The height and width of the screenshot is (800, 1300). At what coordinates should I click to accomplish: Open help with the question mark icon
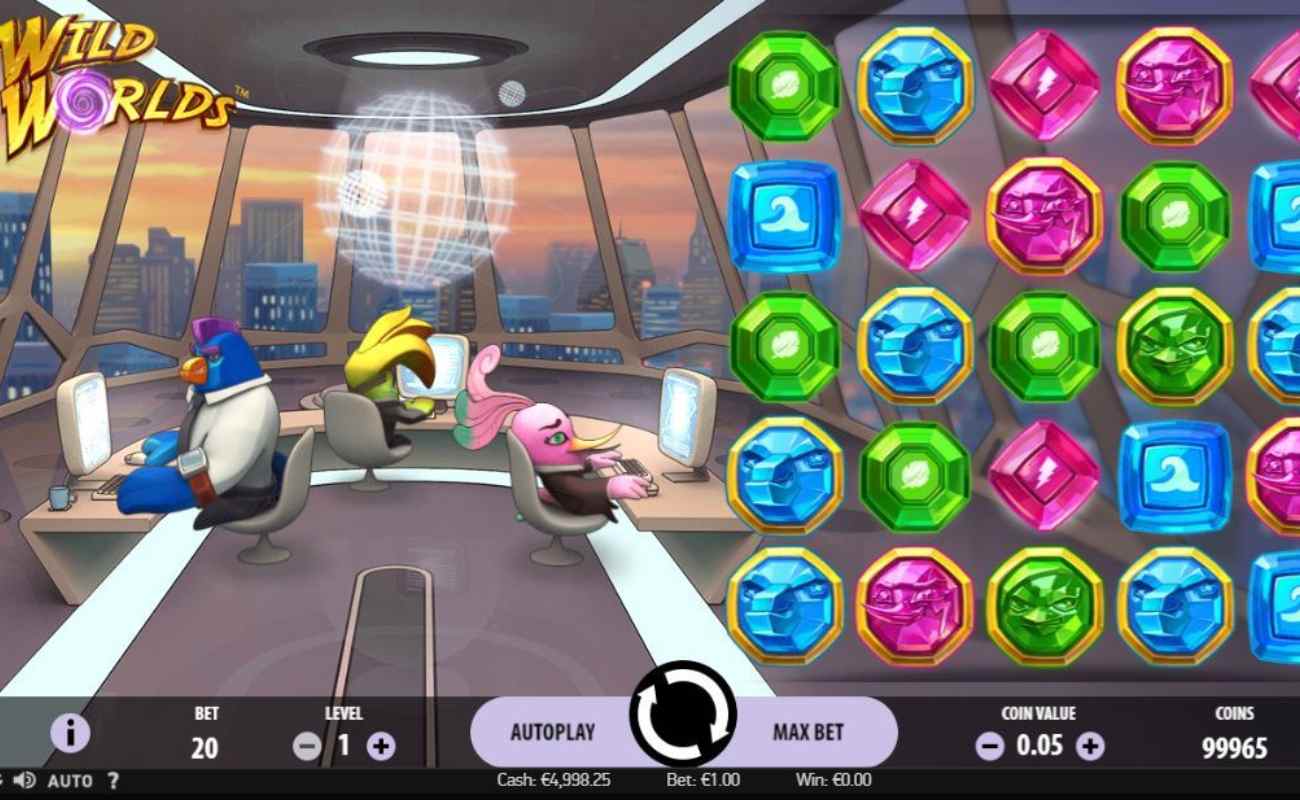[114, 780]
